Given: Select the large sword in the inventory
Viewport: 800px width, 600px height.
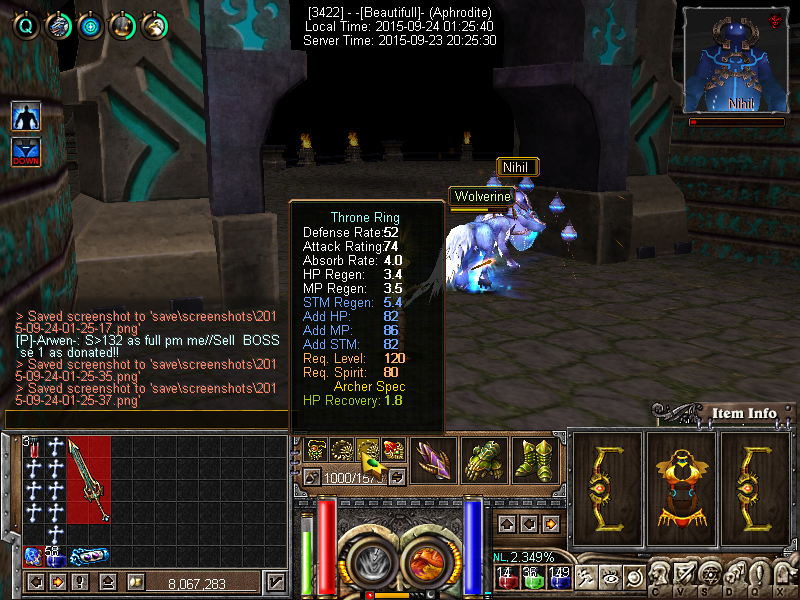Looking at the screenshot, I should pos(89,480).
